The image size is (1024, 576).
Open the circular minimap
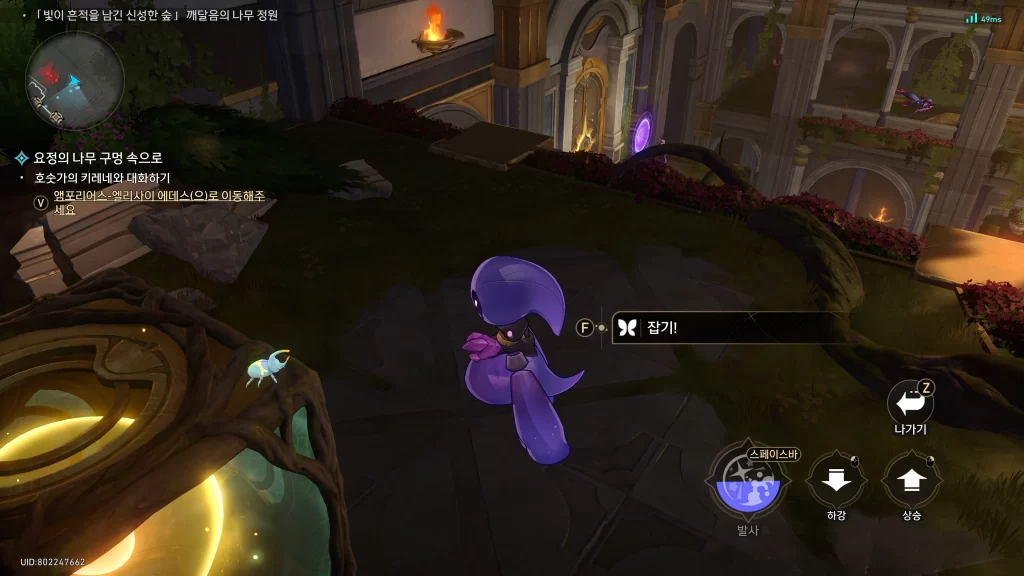point(75,80)
